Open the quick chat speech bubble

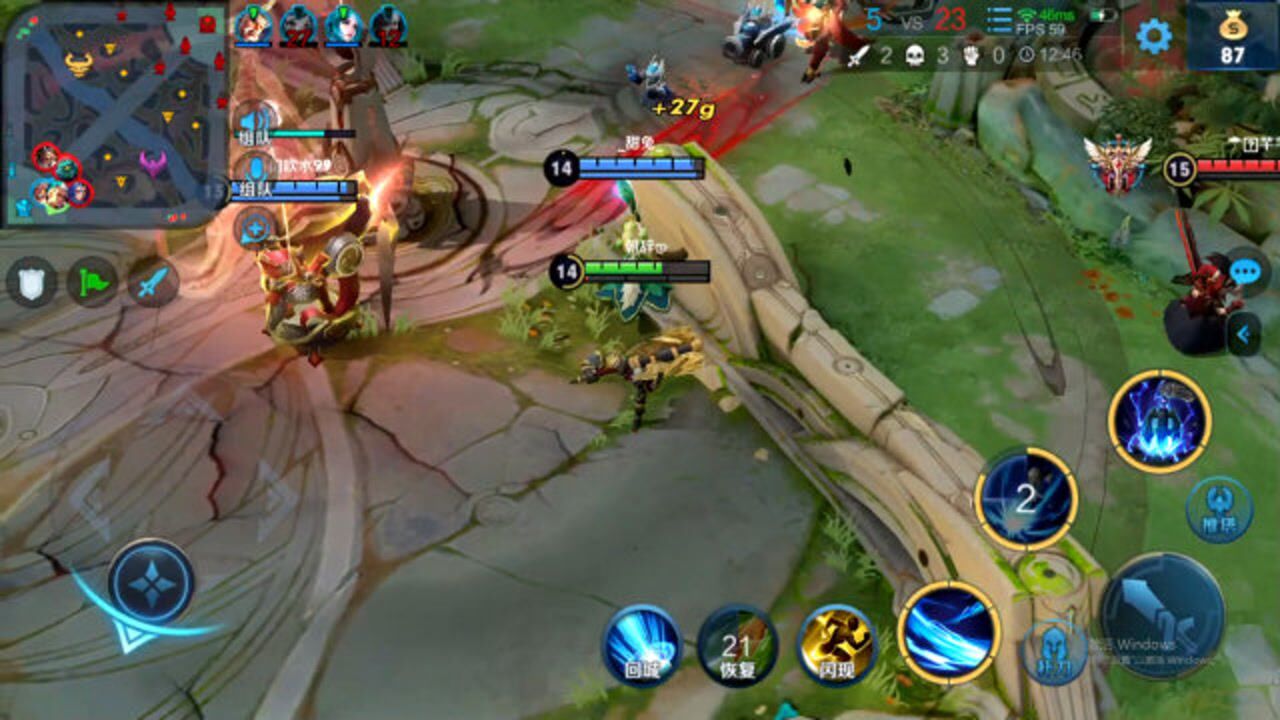pos(1245,271)
